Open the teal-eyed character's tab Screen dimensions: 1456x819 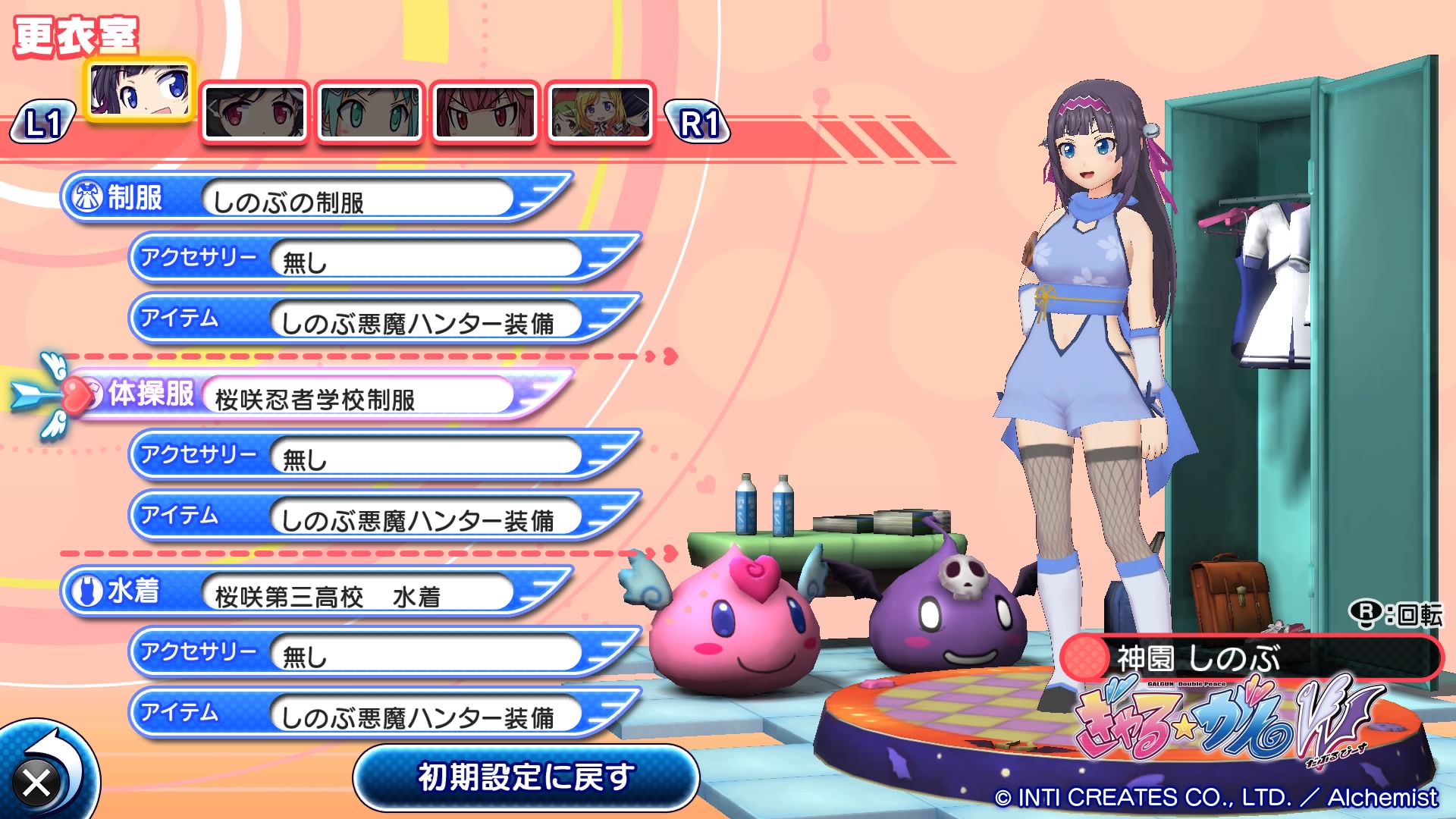[x=369, y=110]
